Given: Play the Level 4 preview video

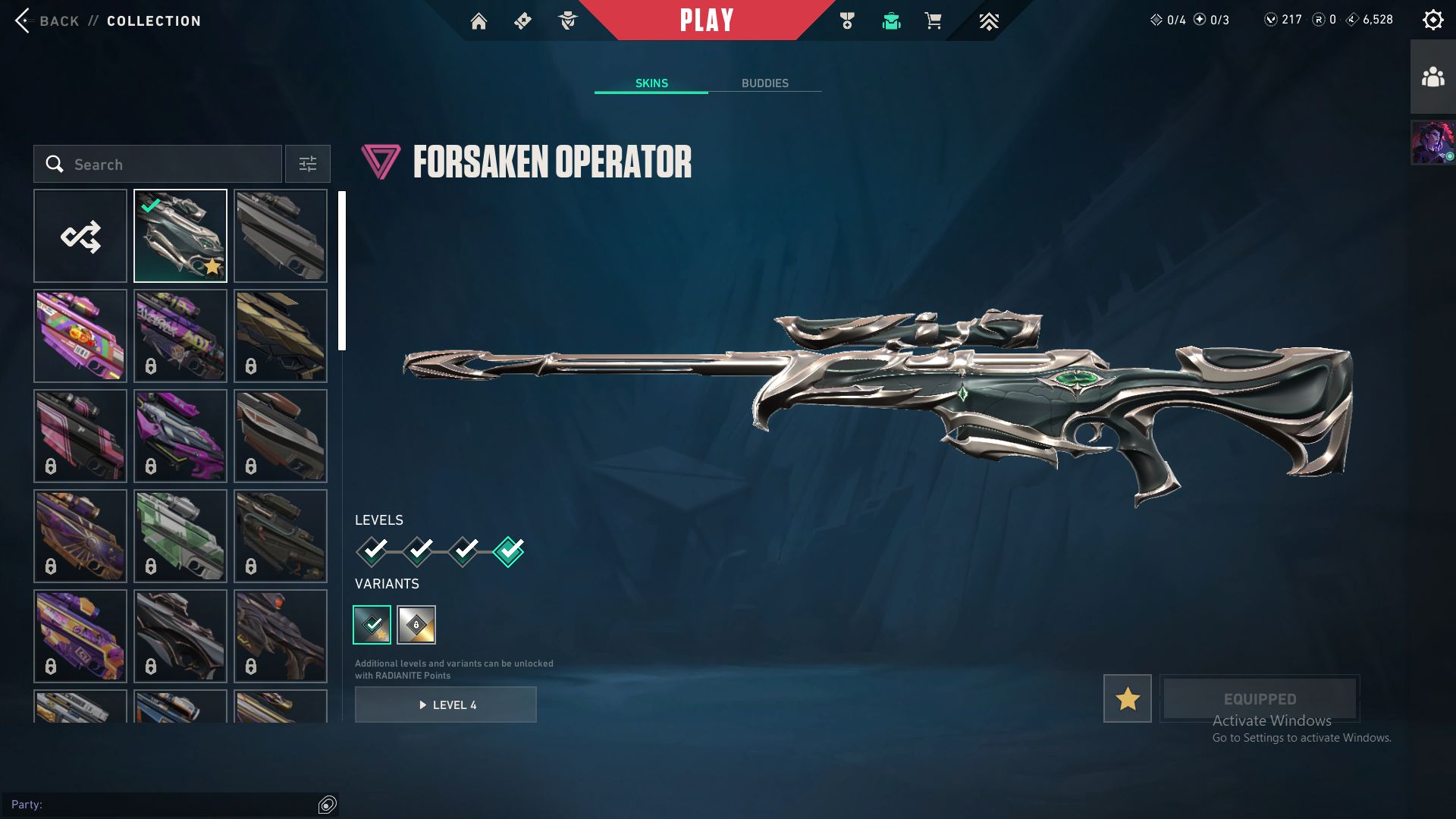Looking at the screenshot, I should point(446,704).
